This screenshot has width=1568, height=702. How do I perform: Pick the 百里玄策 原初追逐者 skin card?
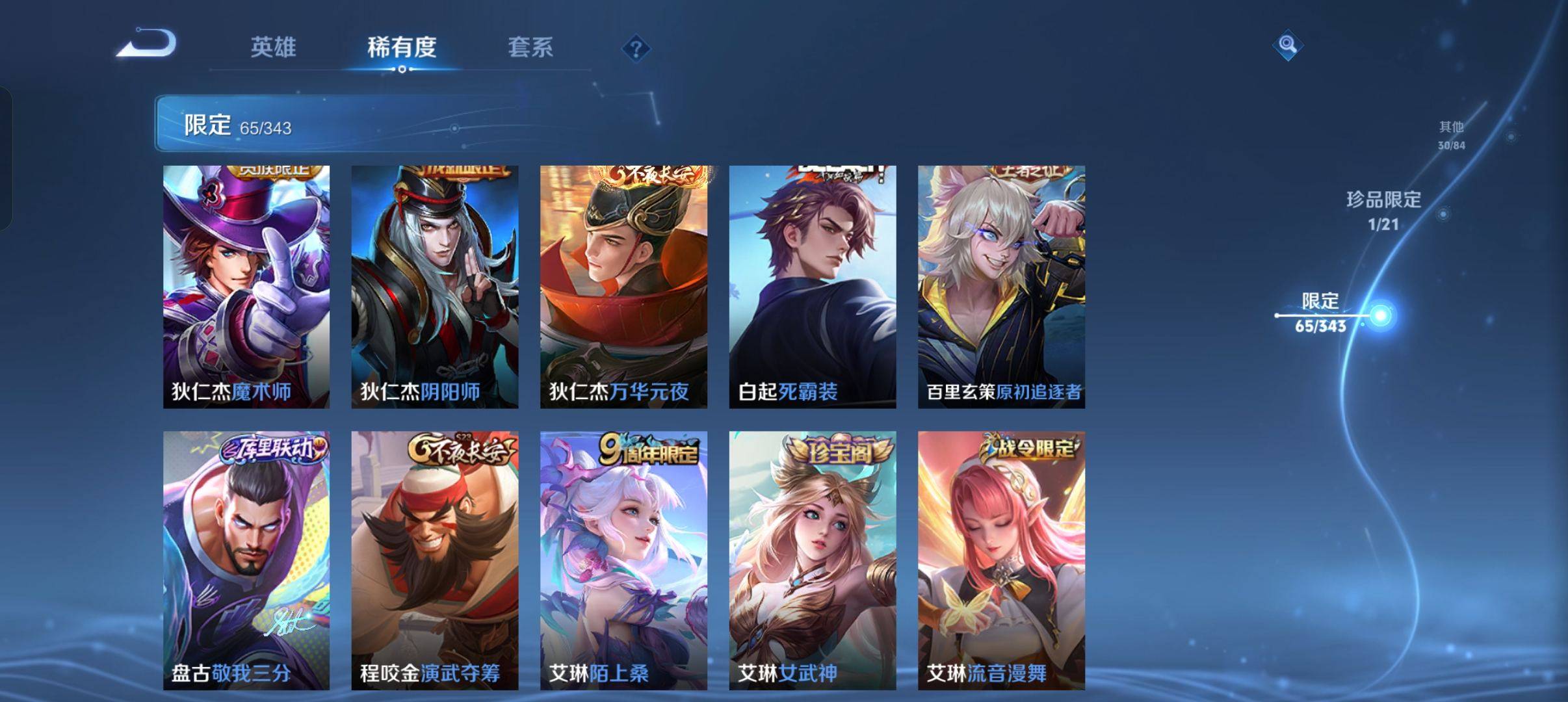click(1001, 287)
